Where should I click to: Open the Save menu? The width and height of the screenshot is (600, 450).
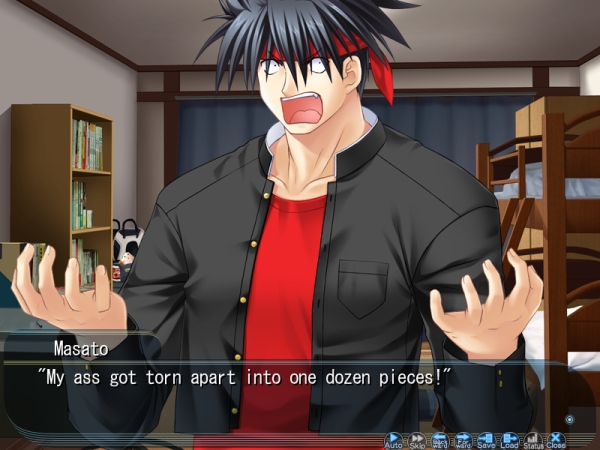click(486, 439)
